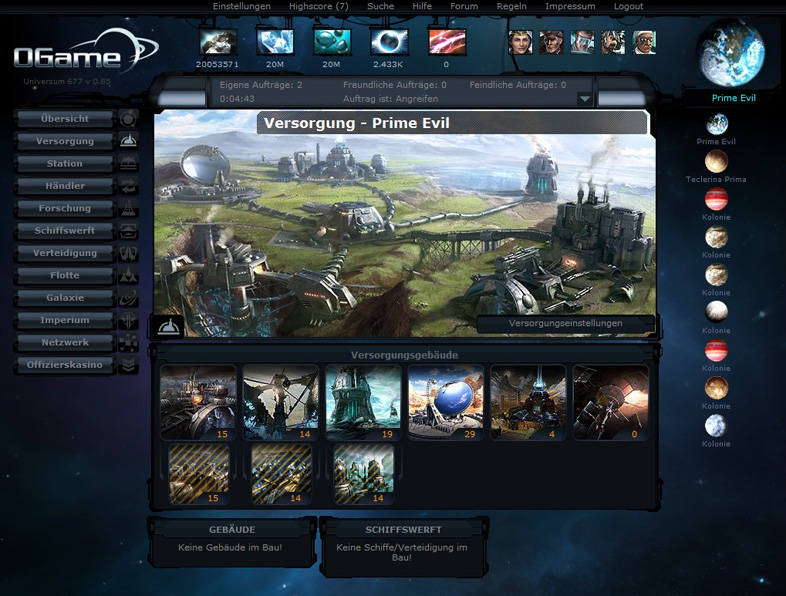Open the Schiffswerft menu entry
Screen dimensions: 786x596
pyautogui.click(x=65, y=231)
